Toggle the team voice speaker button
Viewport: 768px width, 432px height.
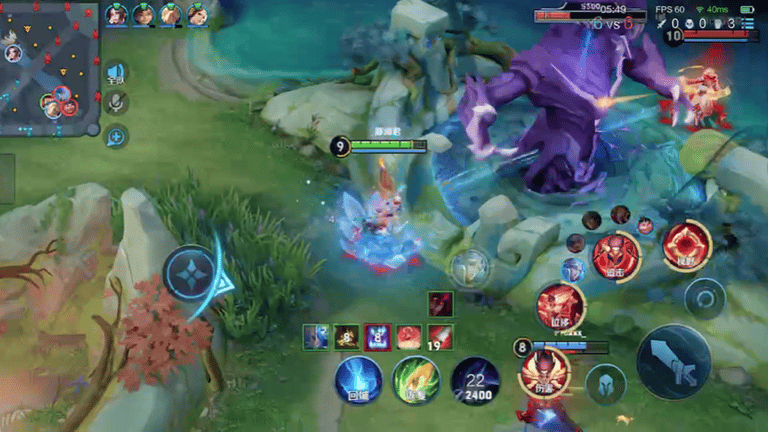(x=117, y=72)
